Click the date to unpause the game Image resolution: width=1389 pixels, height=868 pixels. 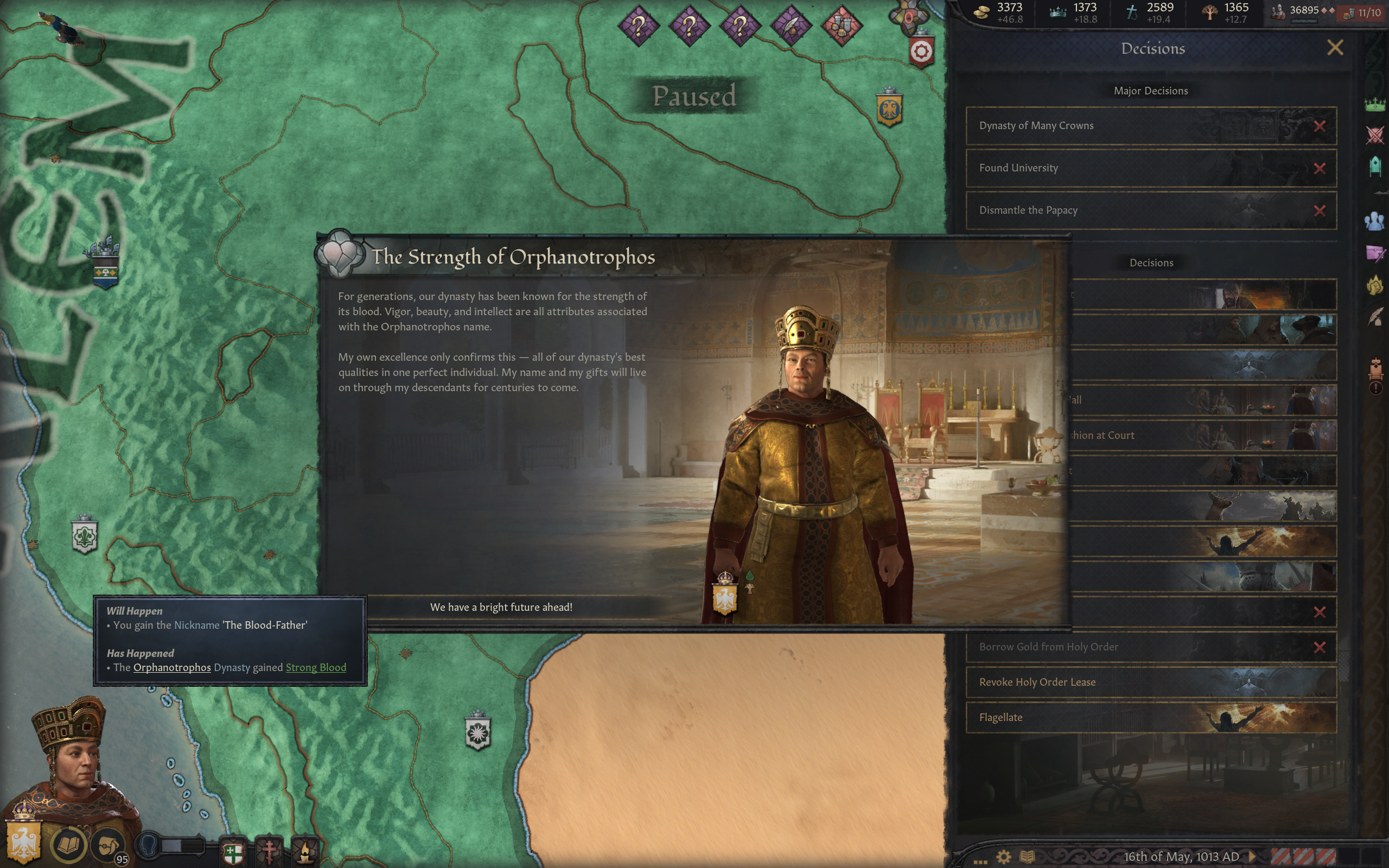click(1181, 857)
